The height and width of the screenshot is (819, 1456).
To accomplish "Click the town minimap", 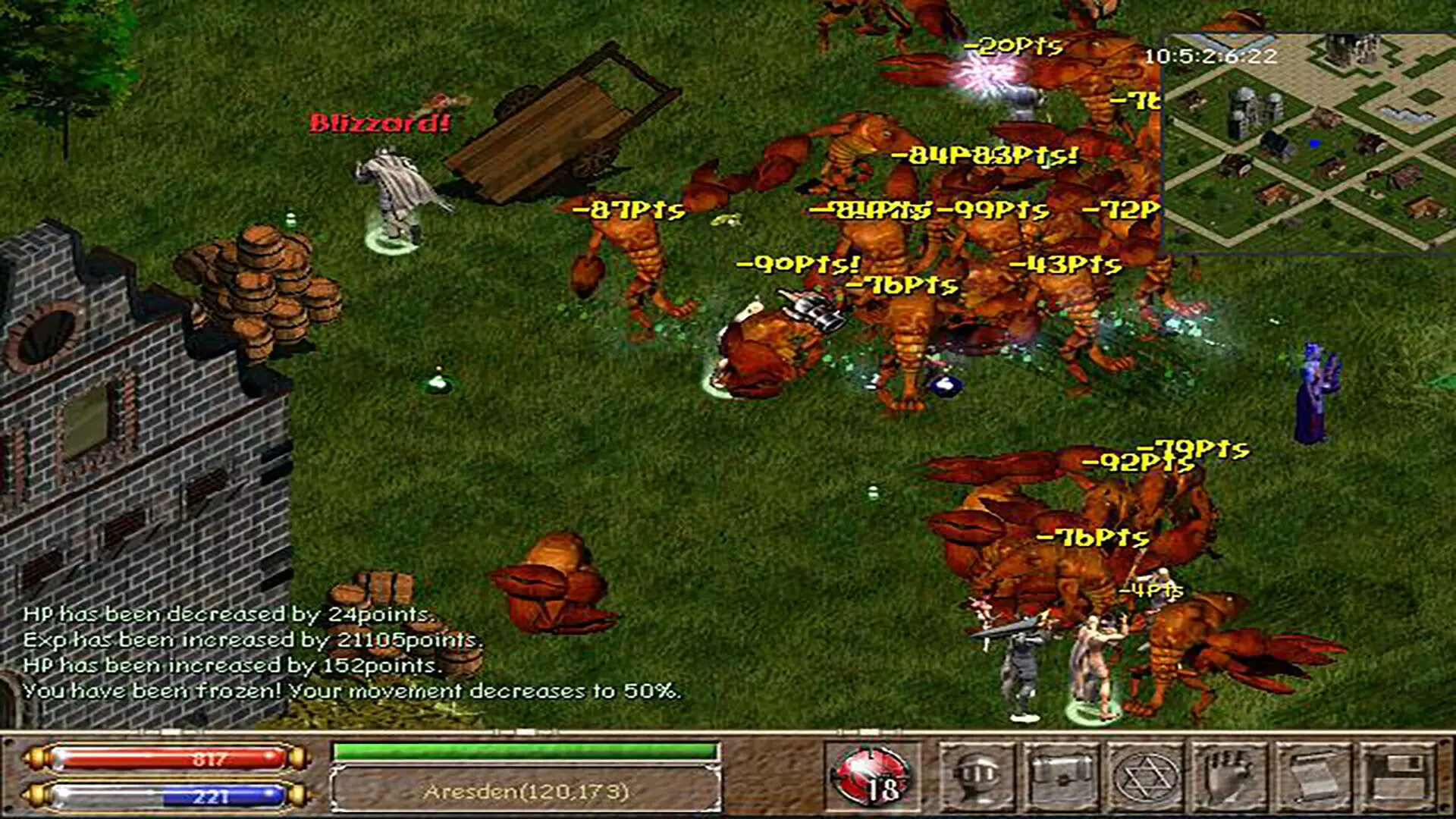I will pyautogui.click(x=1309, y=143).
